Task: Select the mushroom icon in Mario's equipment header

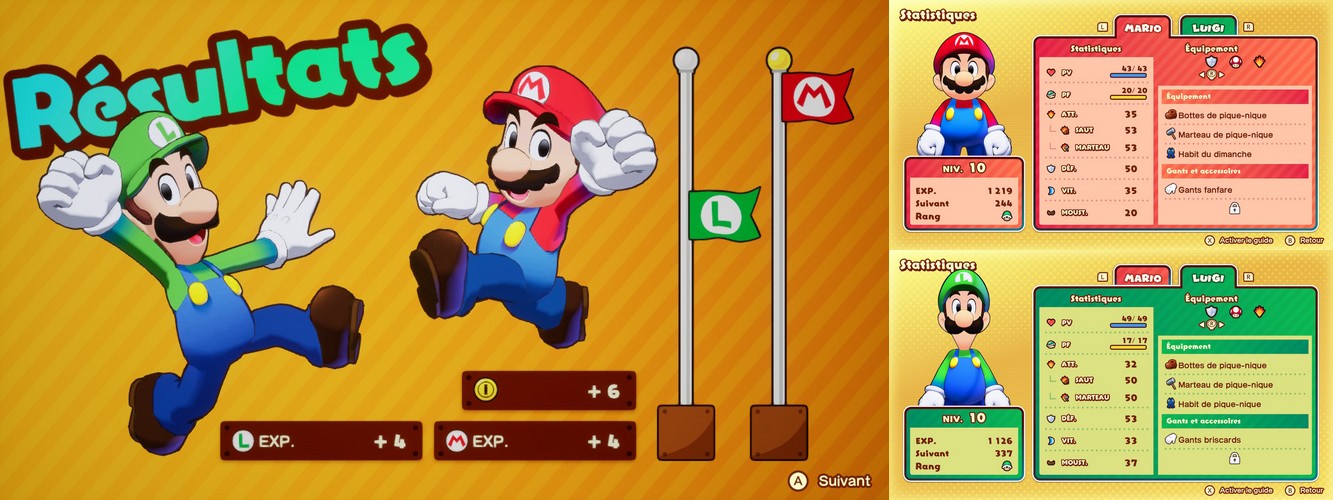Action: click(1235, 61)
